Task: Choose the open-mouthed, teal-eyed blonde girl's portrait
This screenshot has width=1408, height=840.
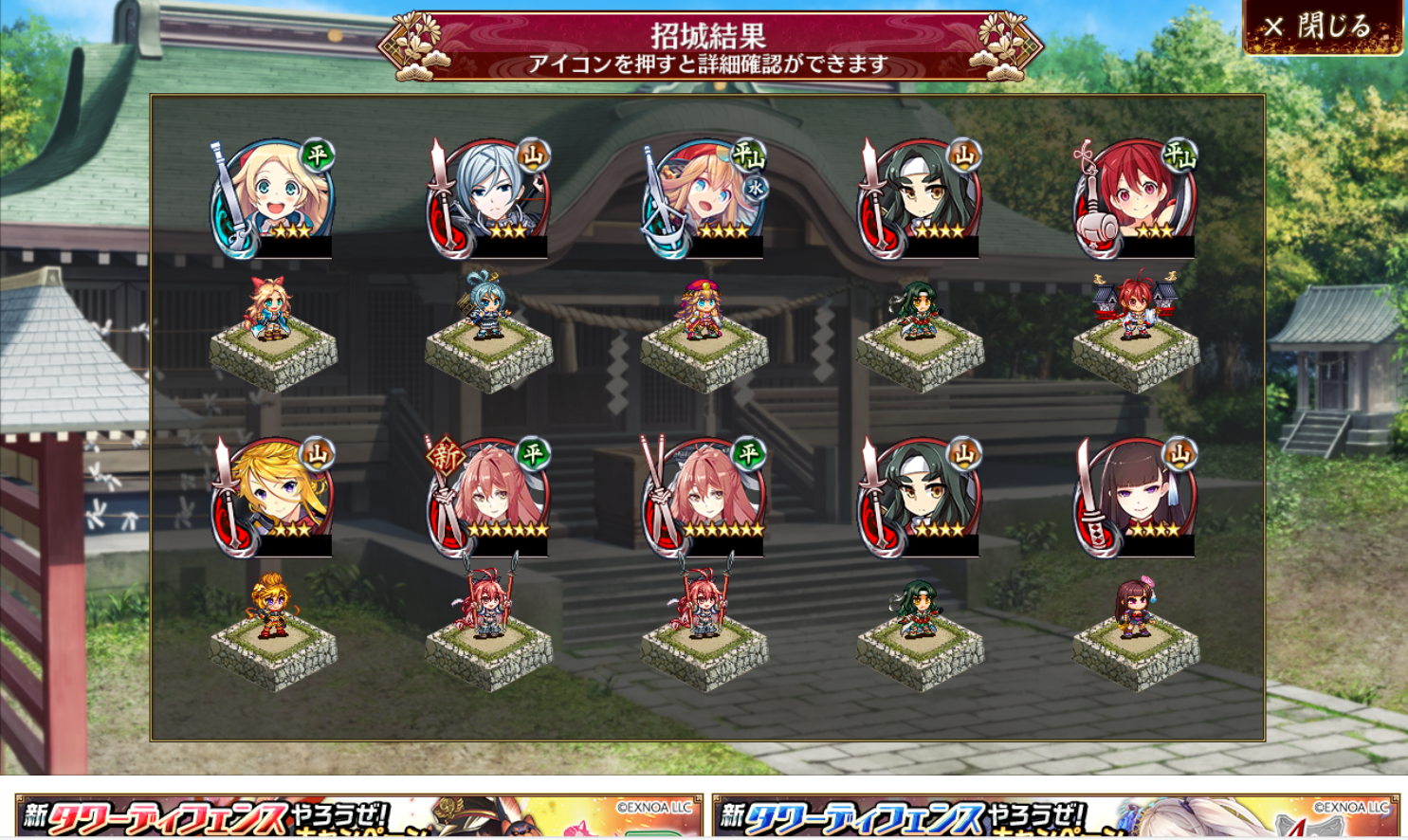Action: click(273, 199)
